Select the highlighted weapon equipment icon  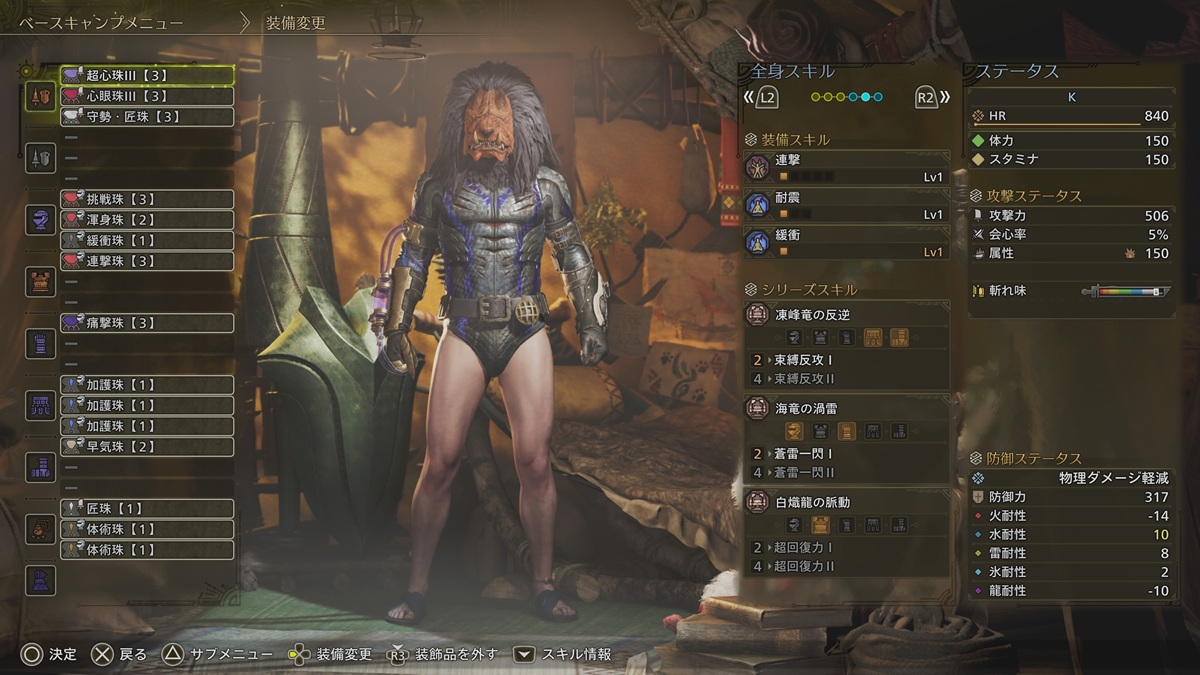pos(40,96)
